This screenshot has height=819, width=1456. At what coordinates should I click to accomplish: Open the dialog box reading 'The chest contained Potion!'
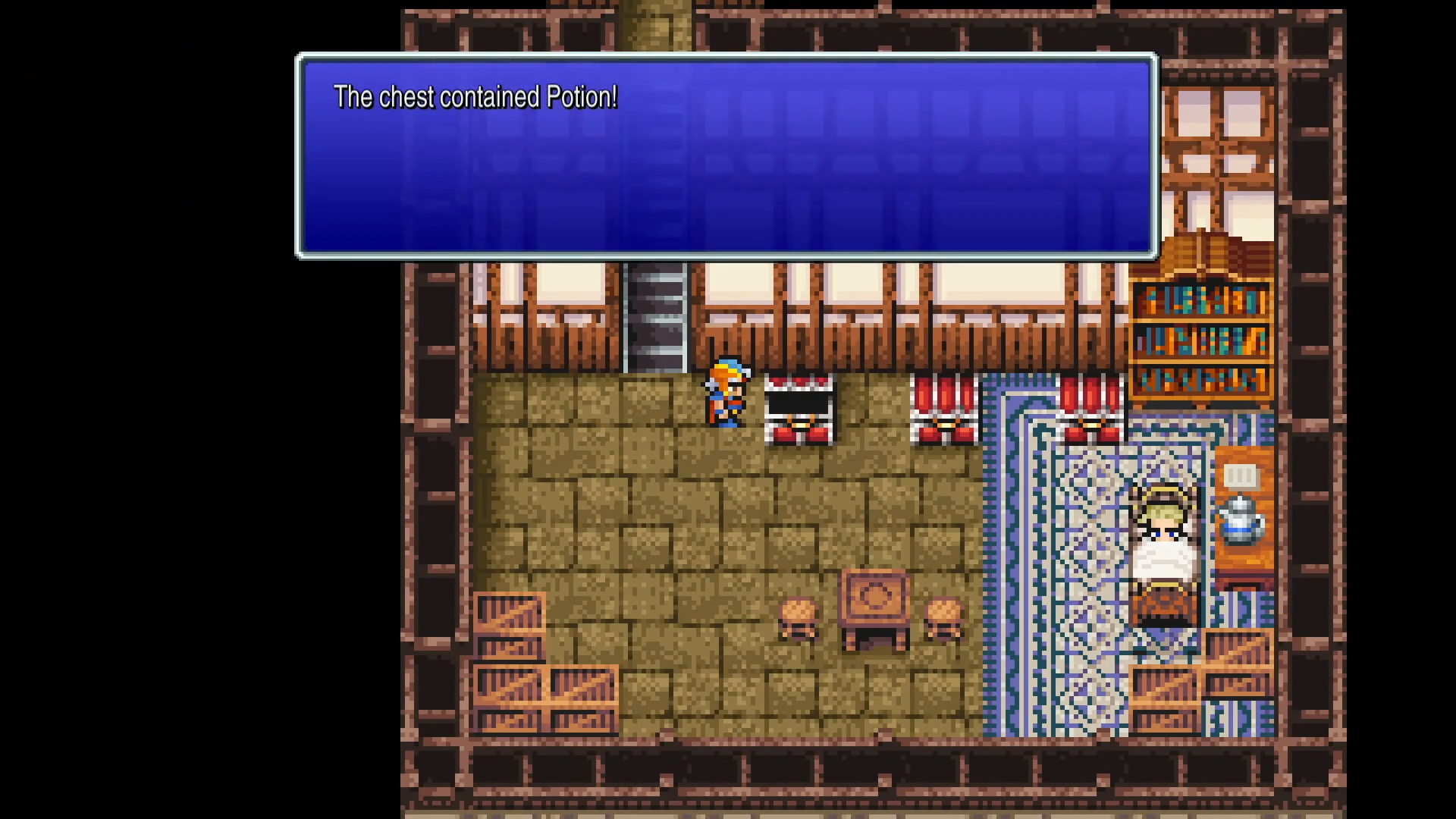pyautogui.click(x=724, y=155)
